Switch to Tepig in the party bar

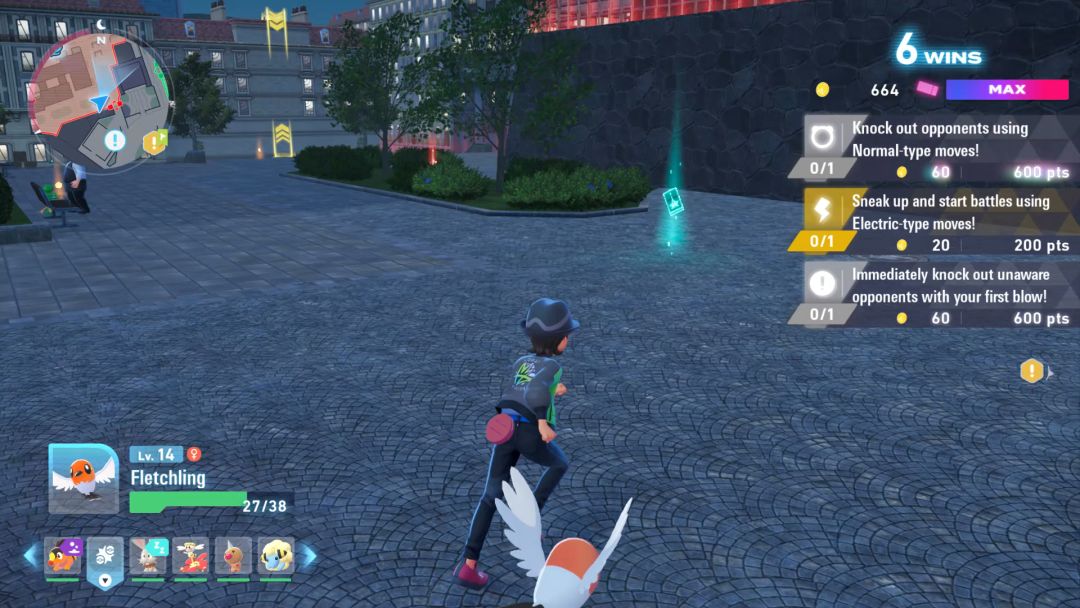pos(62,556)
